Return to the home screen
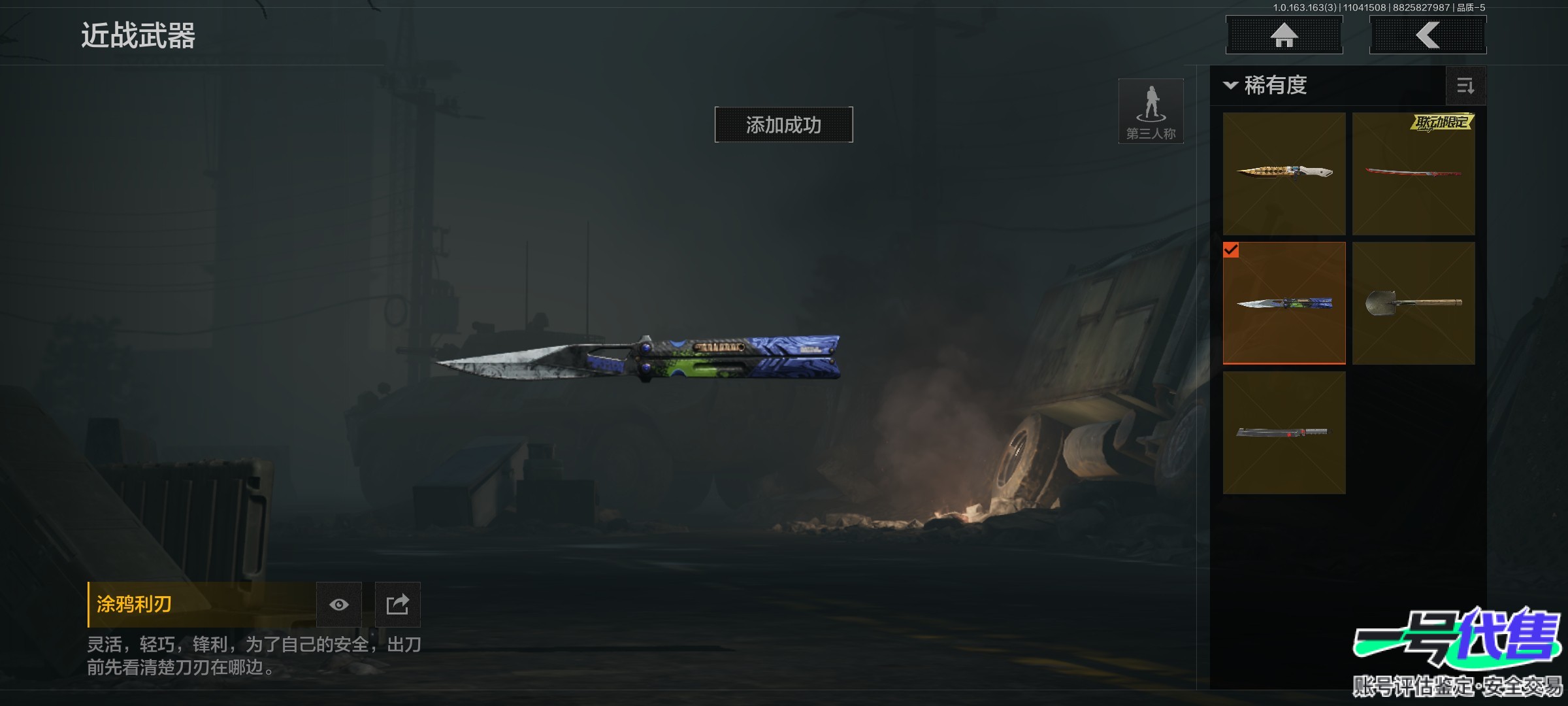This screenshot has width=1568, height=706. point(1284,35)
